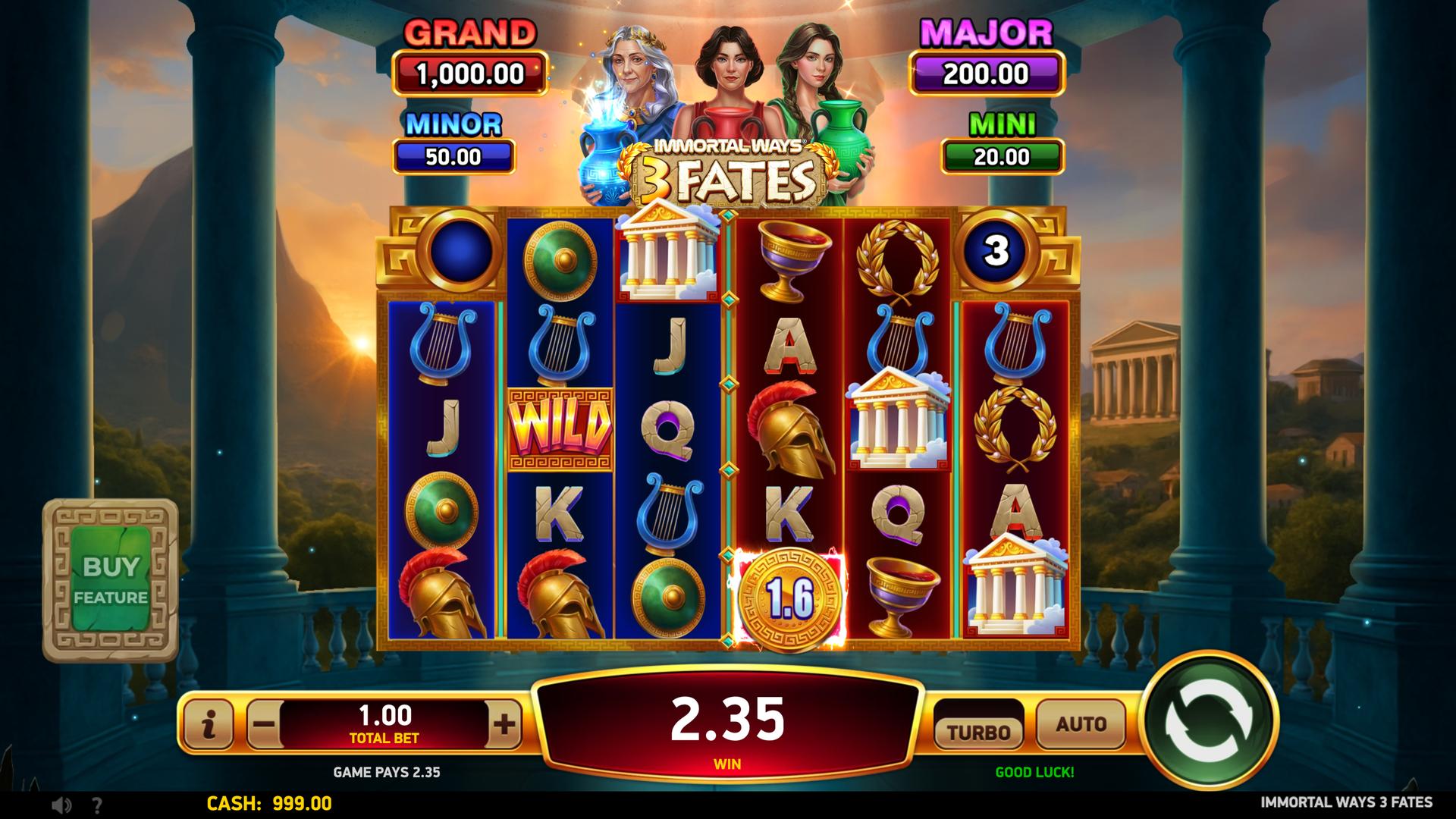Image resolution: width=1456 pixels, height=819 pixels.
Task: Open the game info paytable
Action: point(209,726)
